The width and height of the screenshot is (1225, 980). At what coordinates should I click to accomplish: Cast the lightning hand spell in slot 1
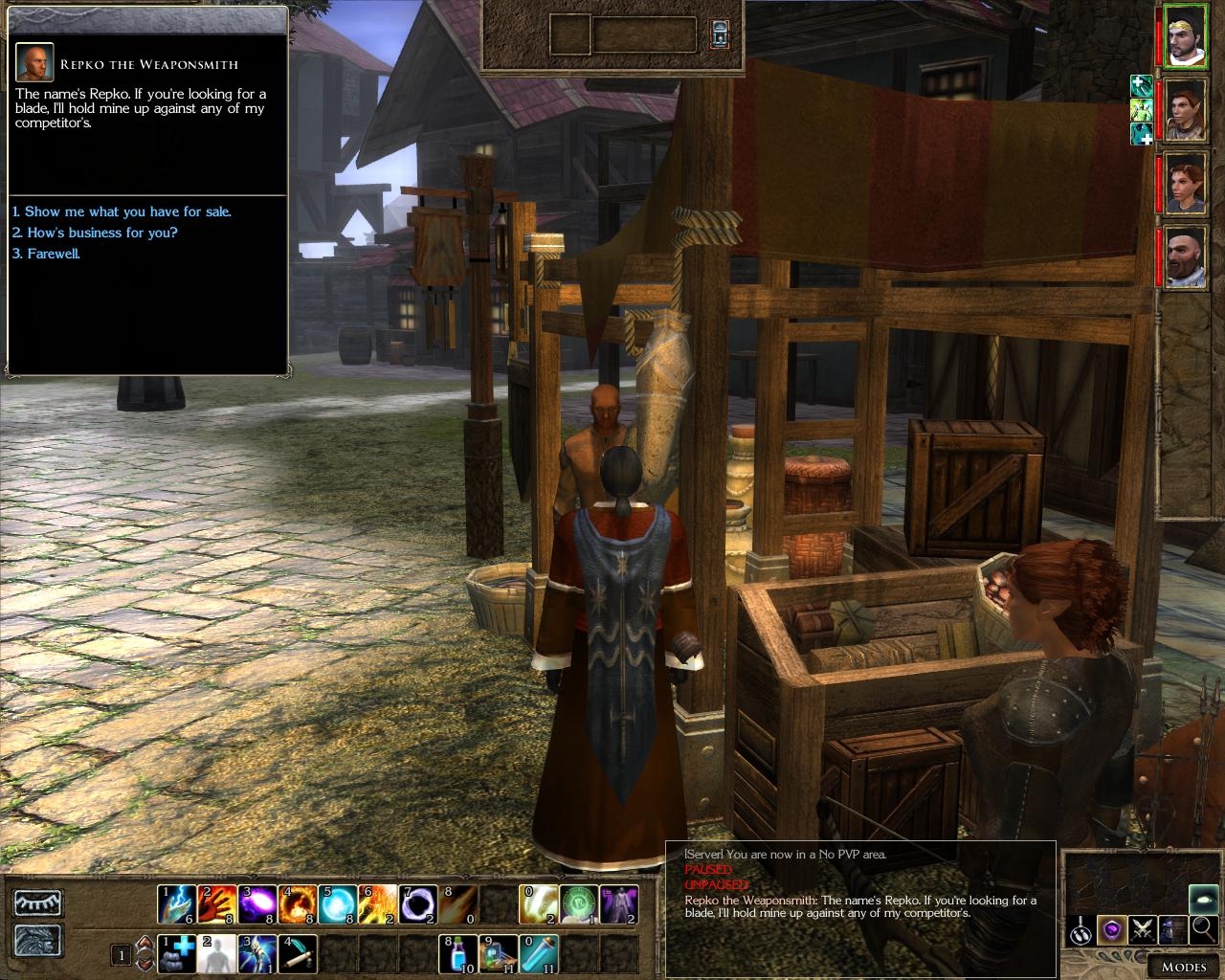pyautogui.click(x=176, y=904)
